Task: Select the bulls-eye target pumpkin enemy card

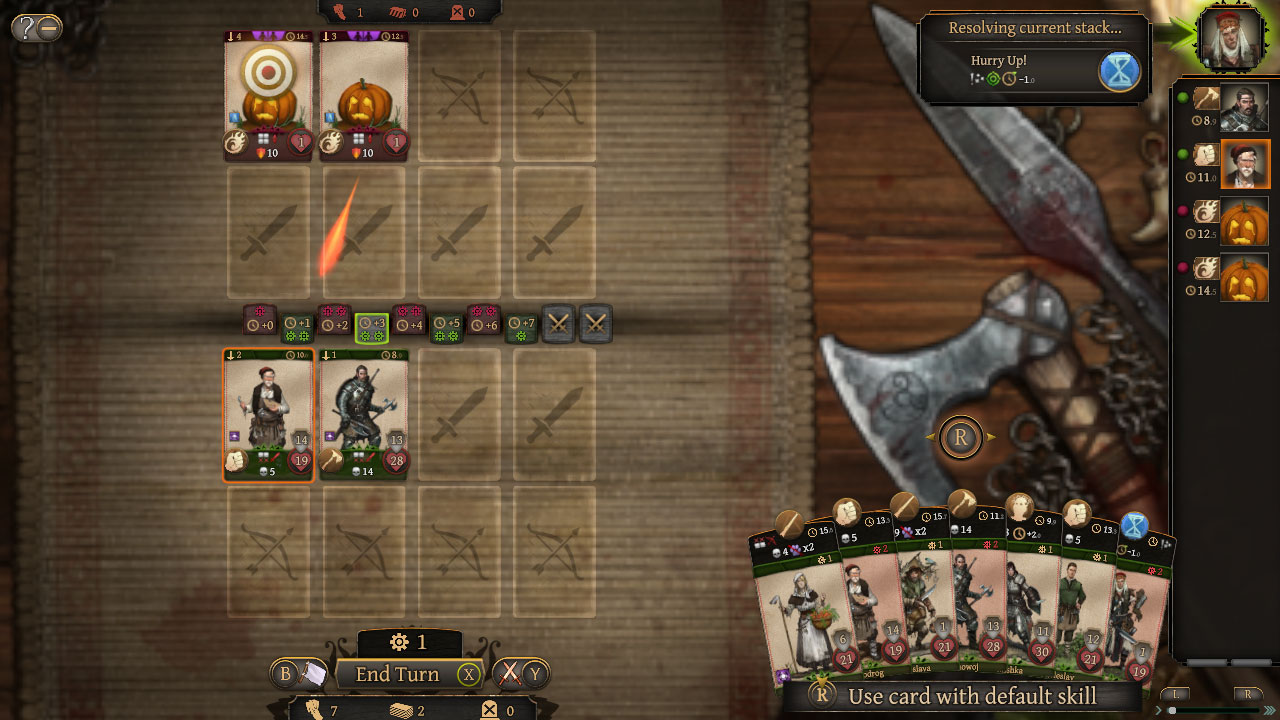Action: pos(267,95)
